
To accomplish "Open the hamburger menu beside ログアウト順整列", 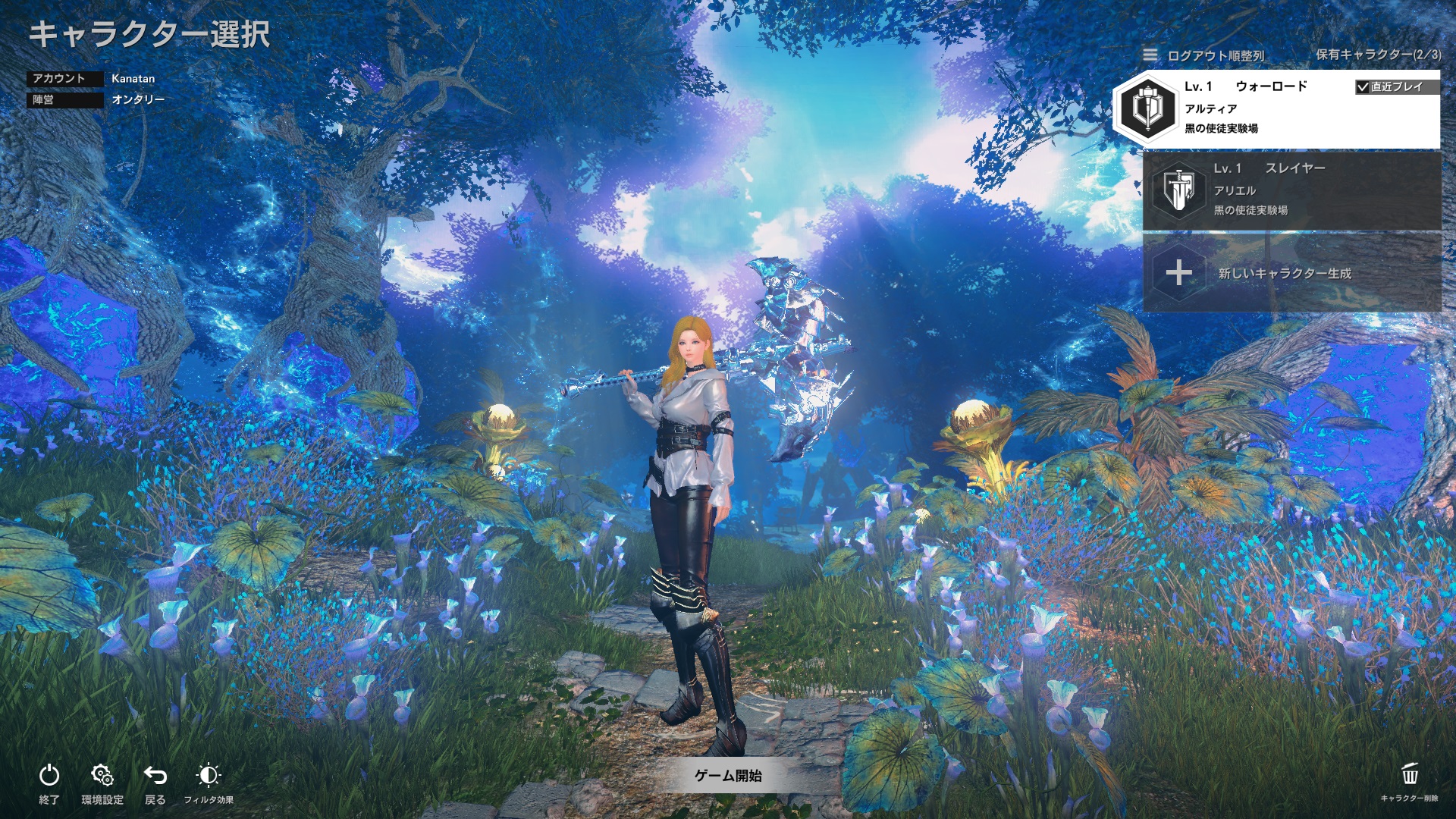I will (1150, 55).
